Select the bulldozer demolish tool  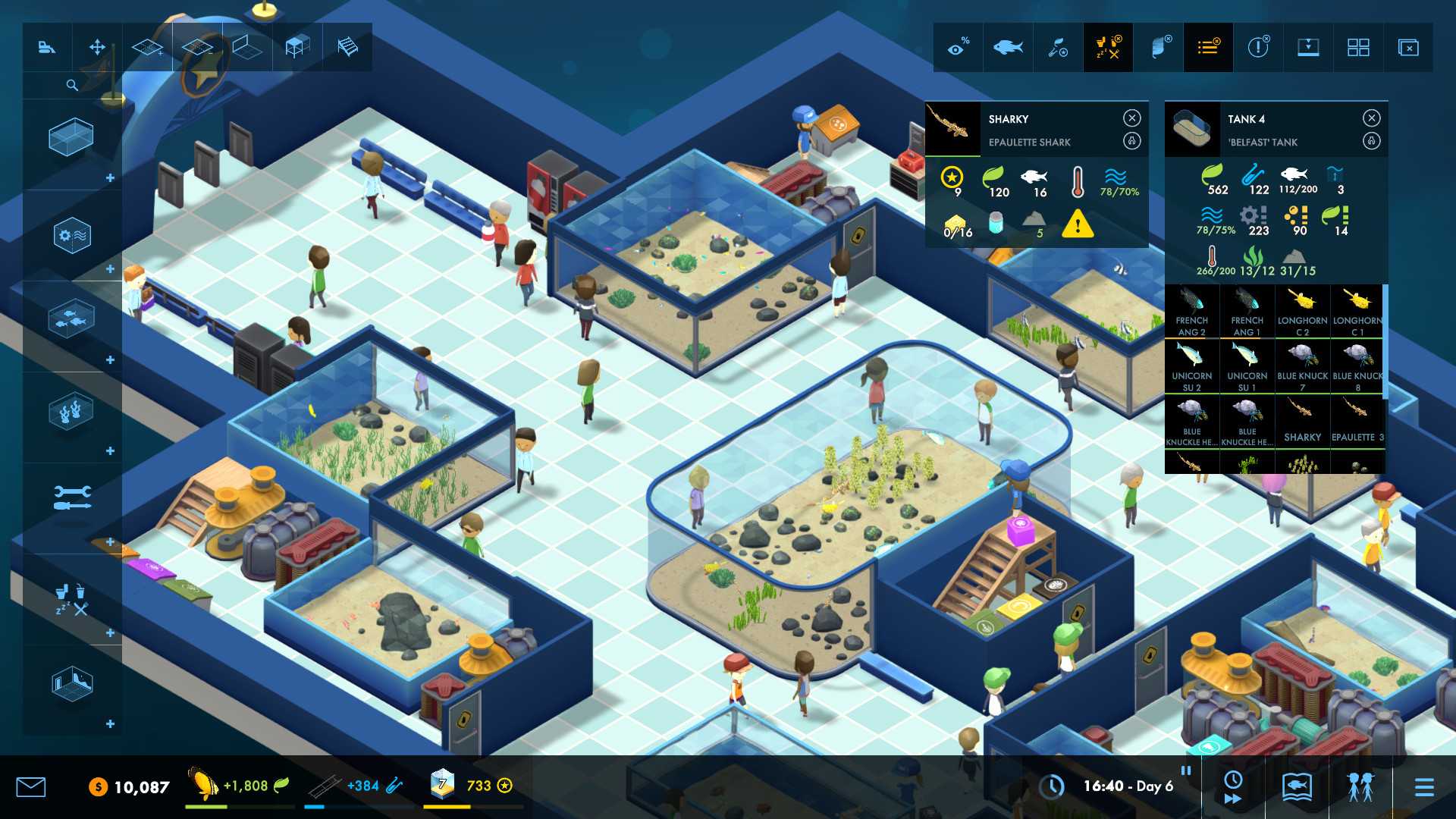[47, 47]
